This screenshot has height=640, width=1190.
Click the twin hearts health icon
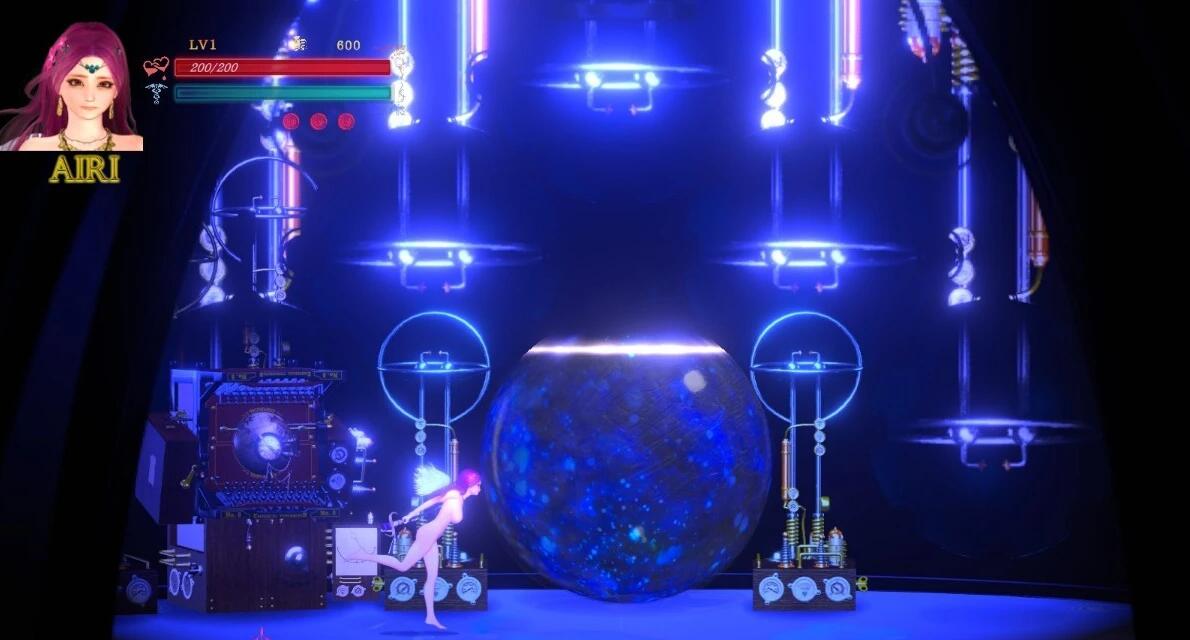(156, 68)
